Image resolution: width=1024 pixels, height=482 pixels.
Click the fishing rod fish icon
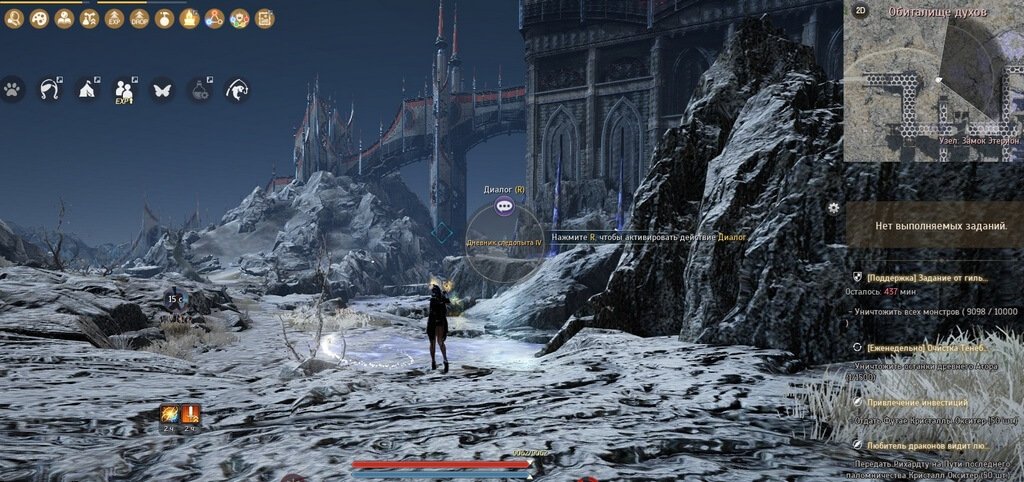(237, 90)
